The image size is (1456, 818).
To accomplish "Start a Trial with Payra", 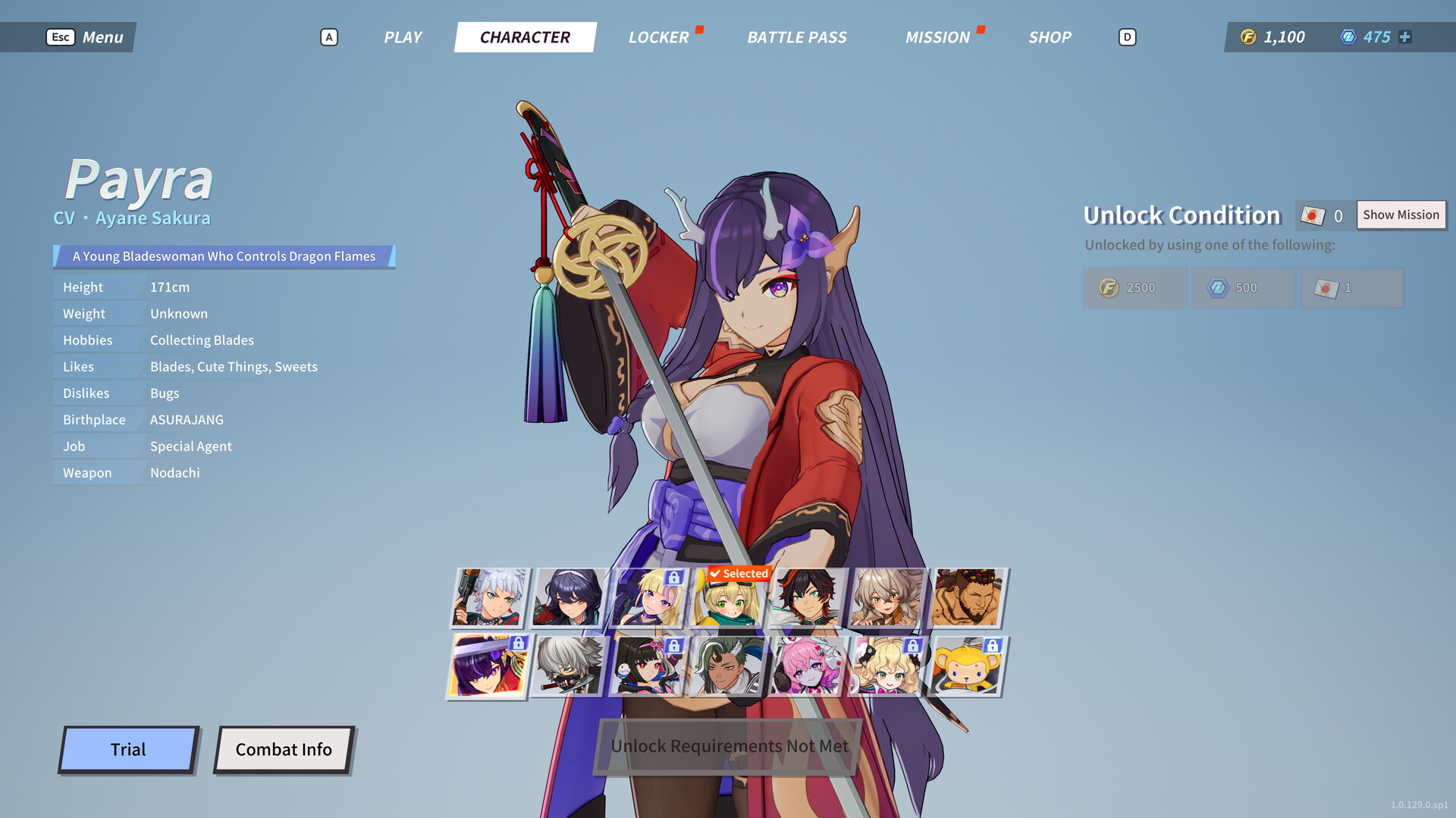I will coord(128,750).
